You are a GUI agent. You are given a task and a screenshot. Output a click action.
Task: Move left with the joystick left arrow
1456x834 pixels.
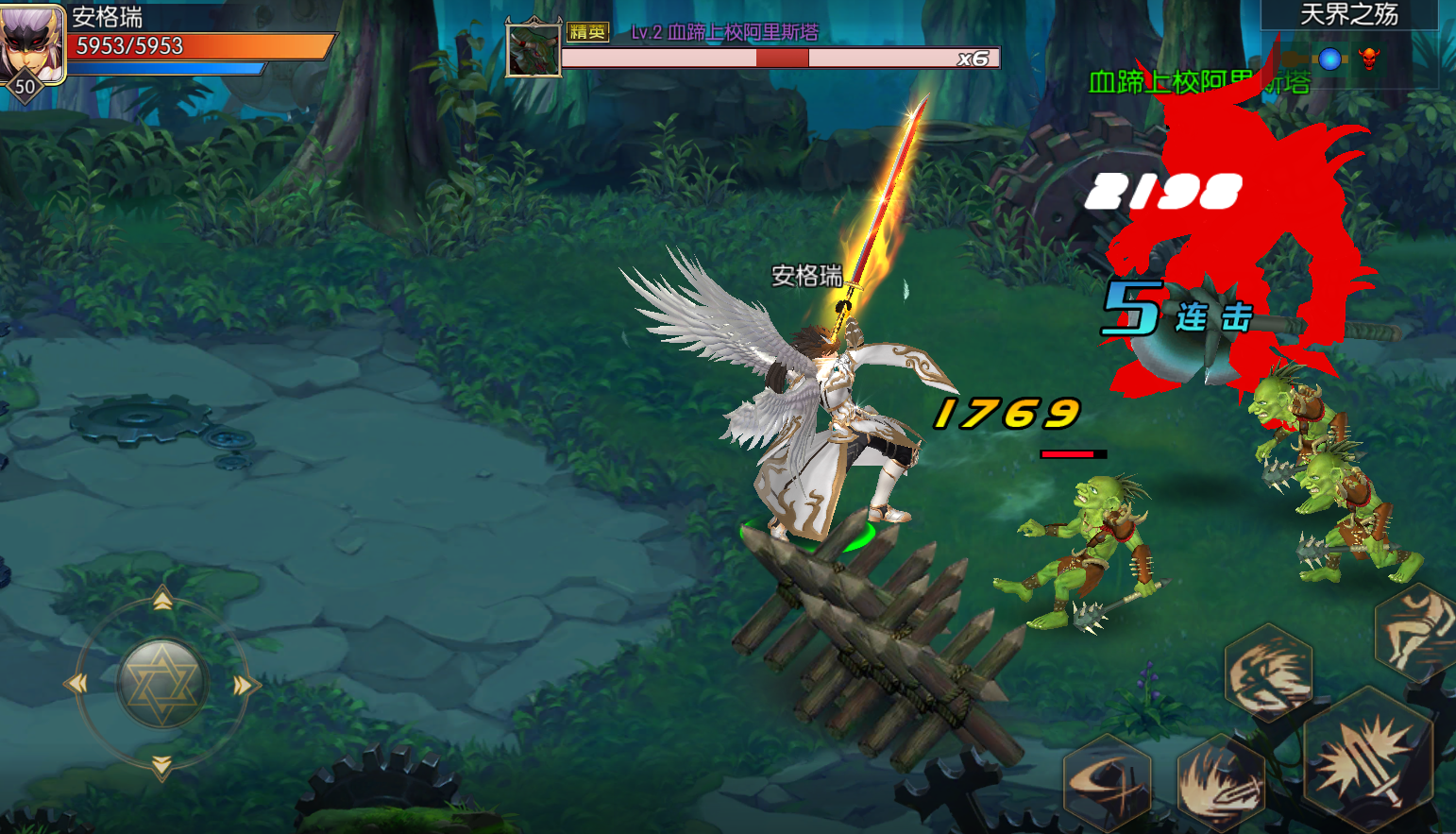[77, 683]
